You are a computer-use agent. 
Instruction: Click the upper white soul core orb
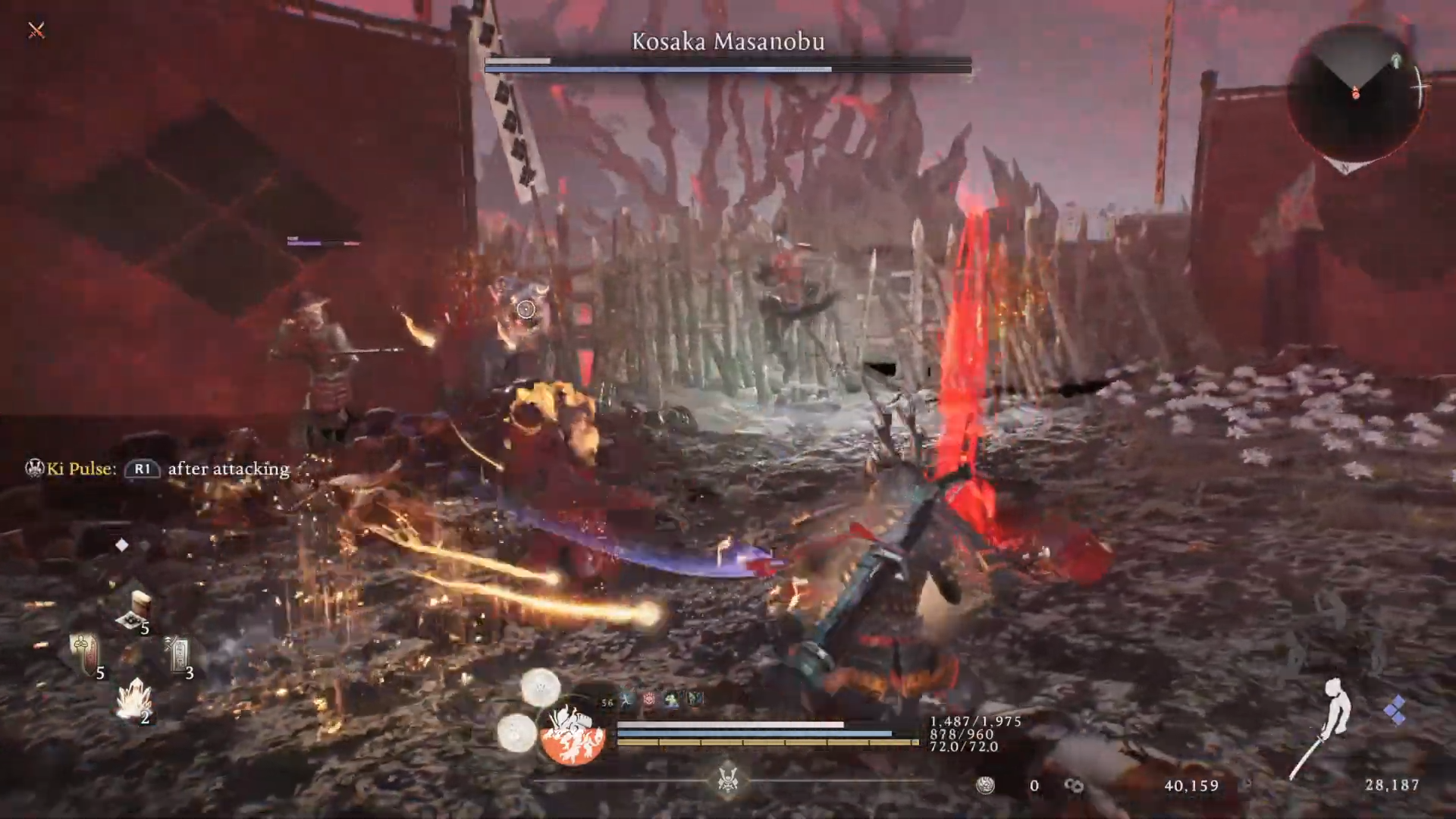[541, 688]
